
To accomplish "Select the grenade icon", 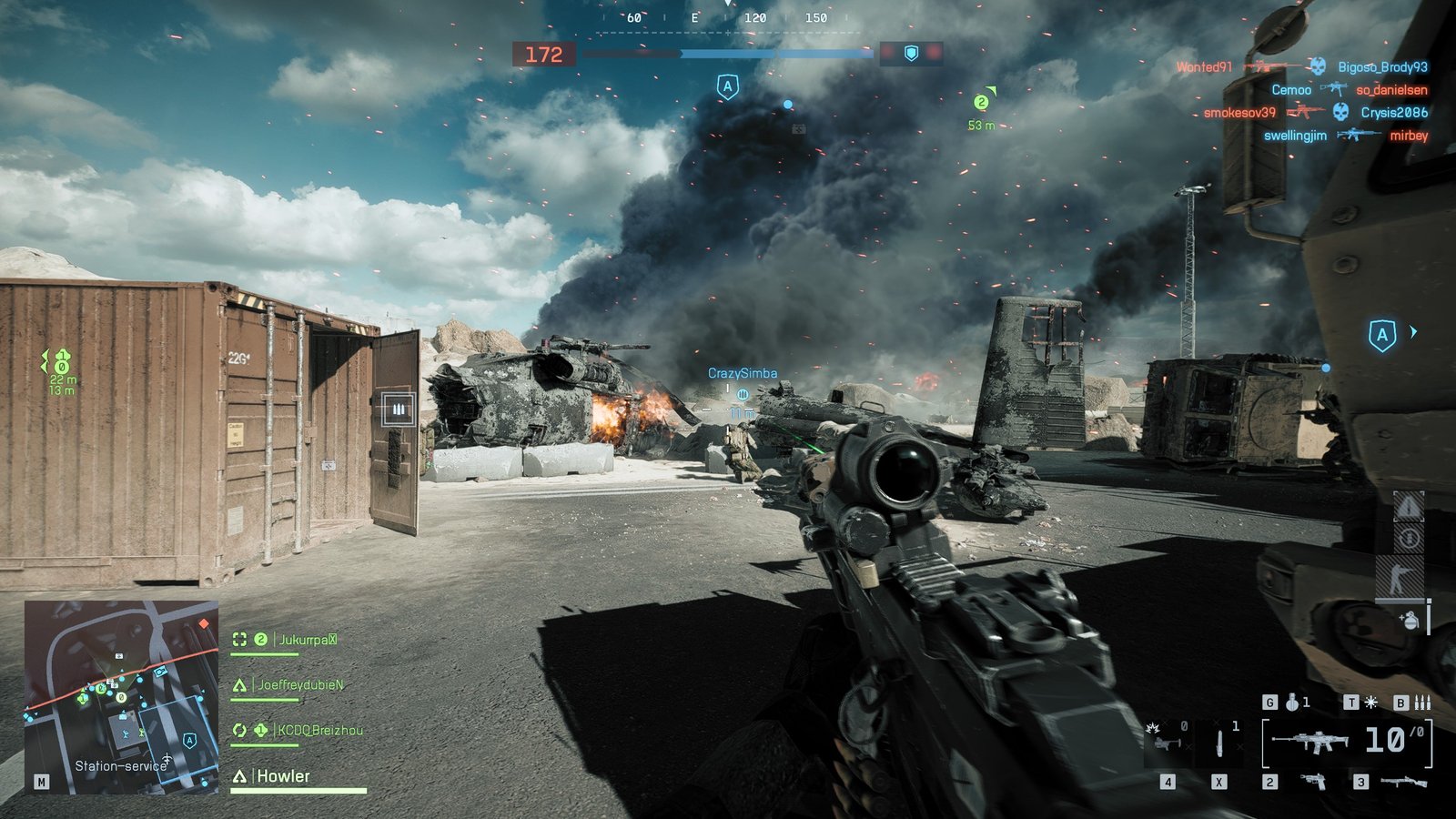I will coord(1291,702).
